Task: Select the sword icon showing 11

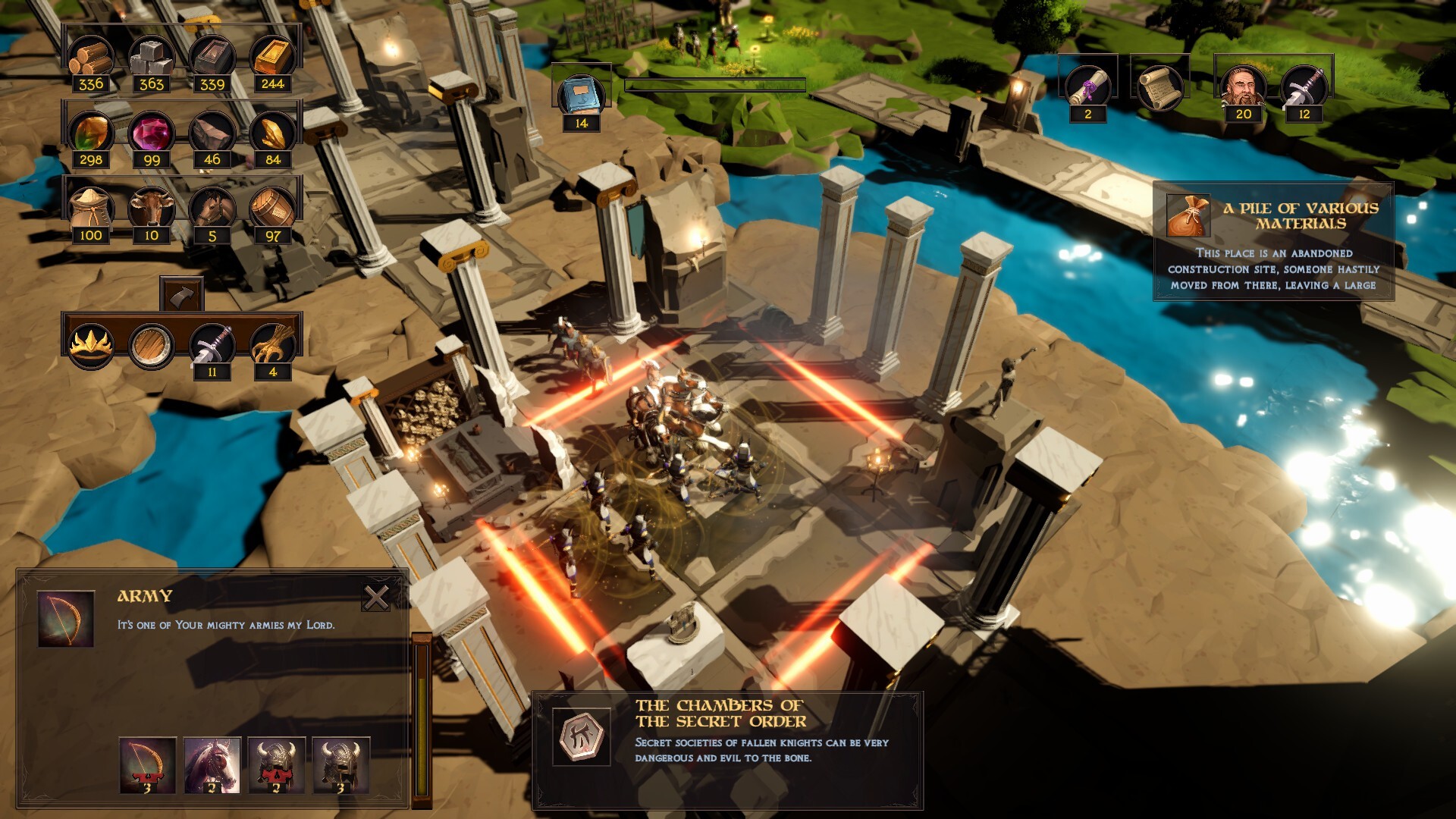Action: 212,345
